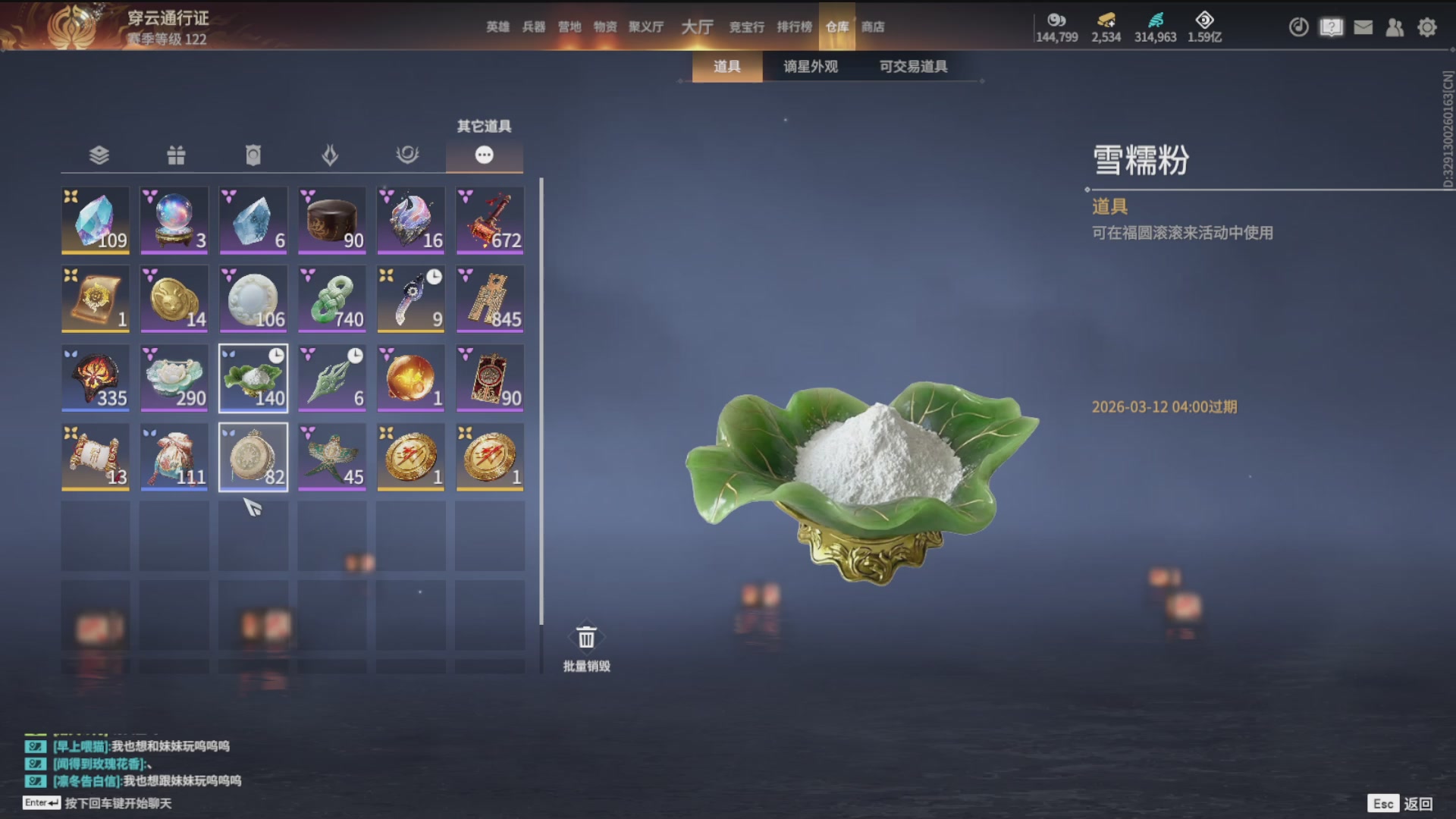Image resolution: width=1456 pixels, height=819 pixels.
Task: Open the friends list icon
Action: pyautogui.click(x=1395, y=27)
